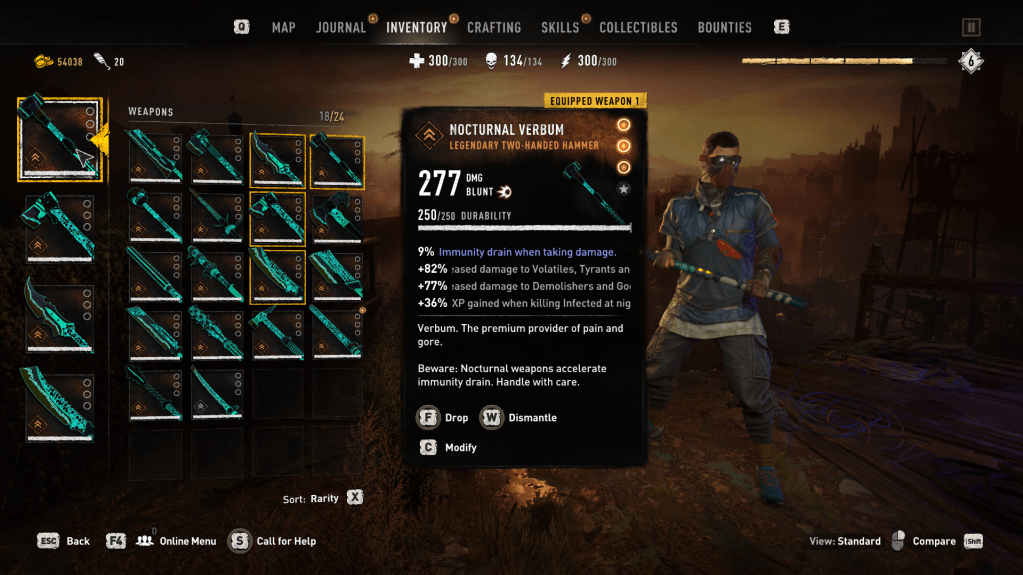Toggle the Standard view mode
Screen dimensions: 1023x575
pyautogui.click(x=845, y=541)
